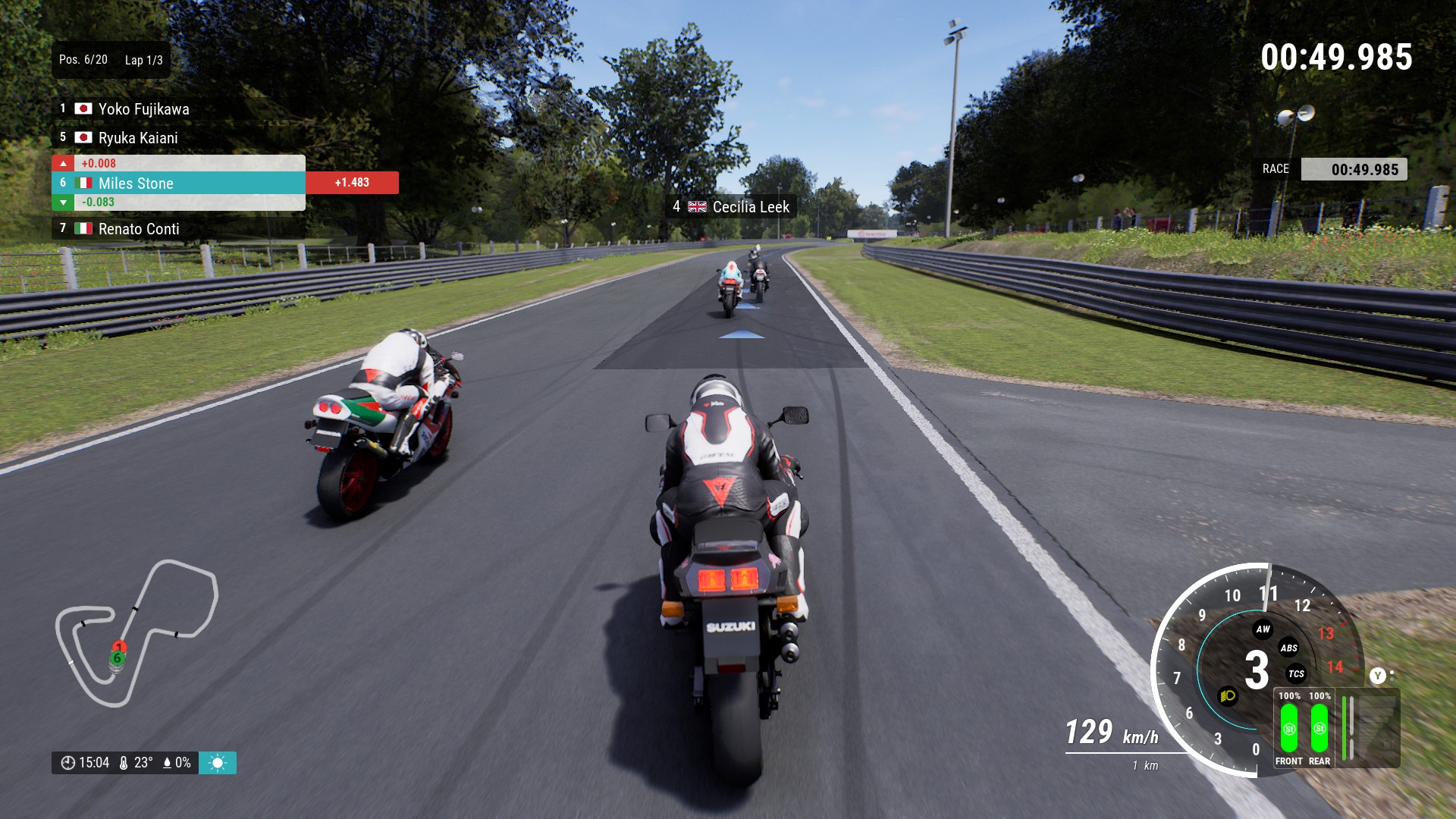Screen dimensions: 1456x819
Task: Click Ryuka Kaiani's leaderboard row
Action: tap(138, 138)
